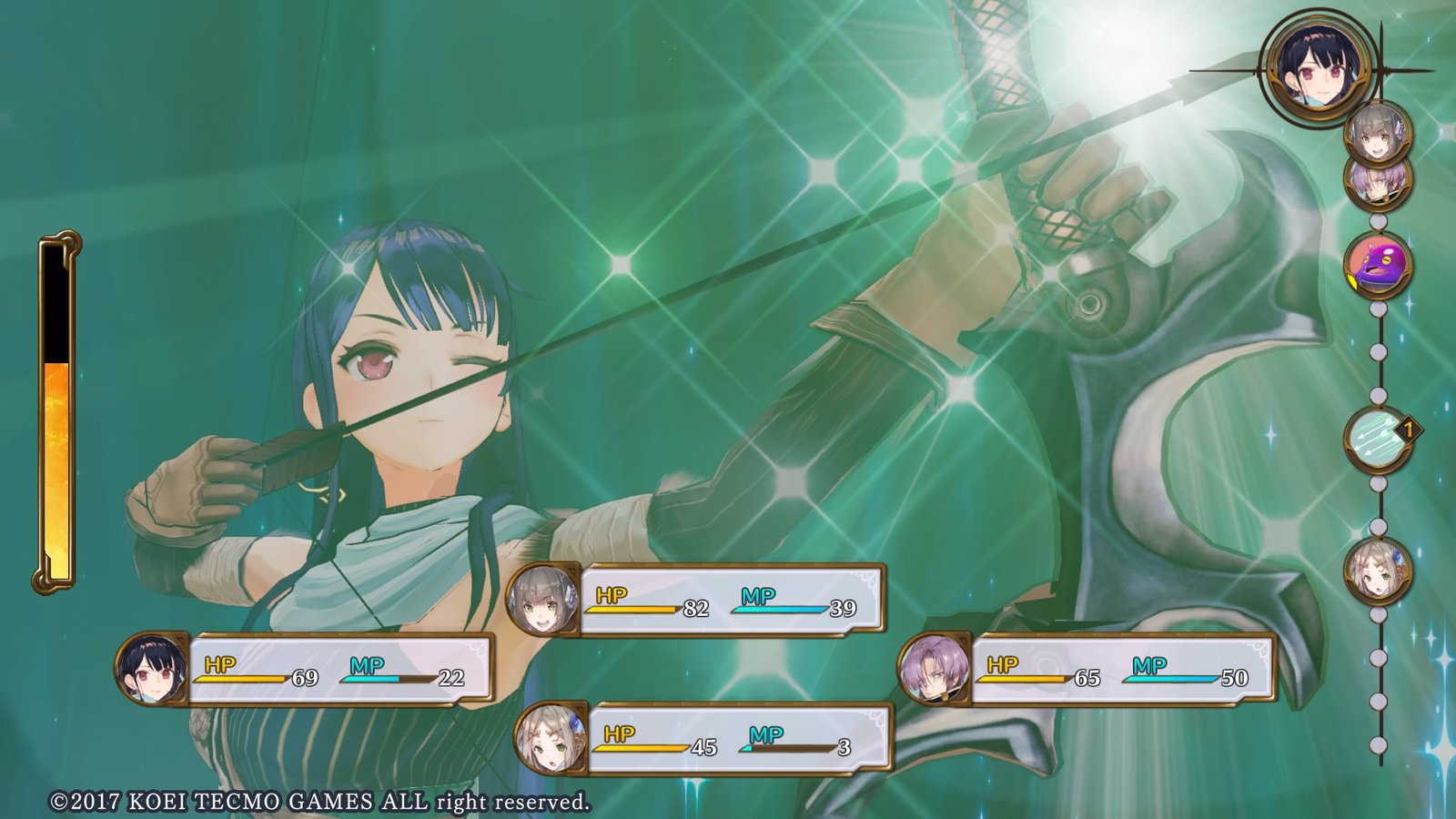
Task: Click the purple monster turn order icon
Action: [x=1378, y=264]
